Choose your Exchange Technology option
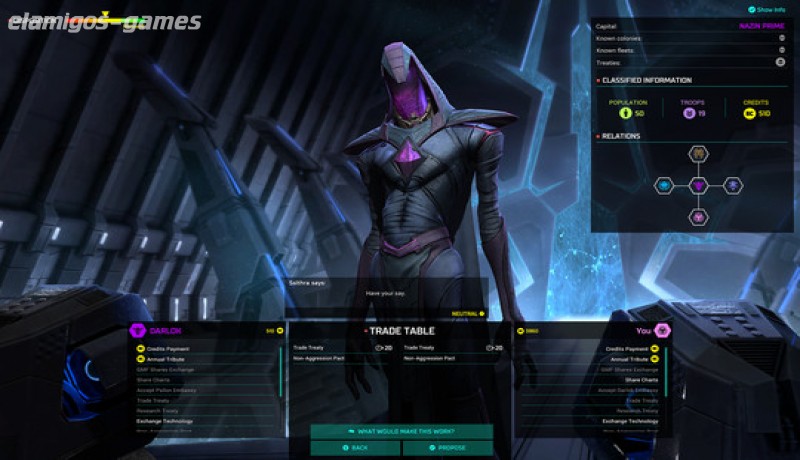Viewport: 800px width, 460px height. tap(630, 421)
